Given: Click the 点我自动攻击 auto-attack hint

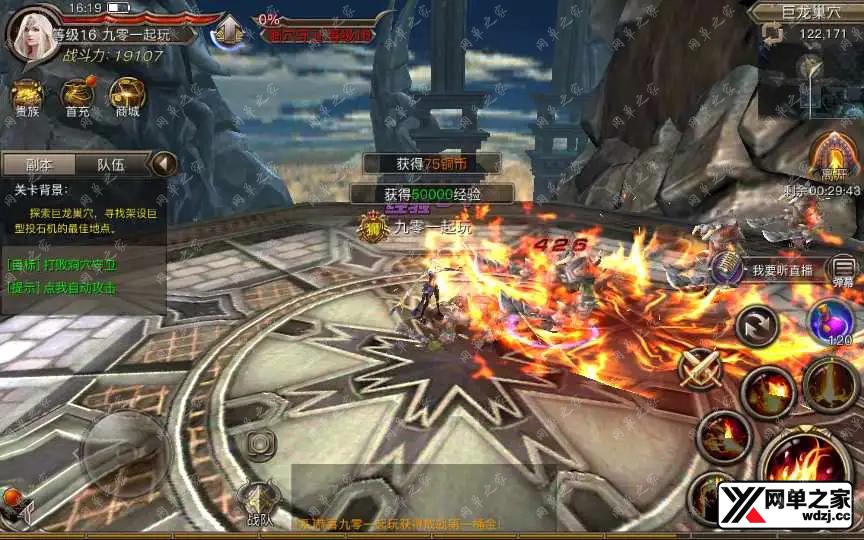Looking at the screenshot, I should pos(62,288).
